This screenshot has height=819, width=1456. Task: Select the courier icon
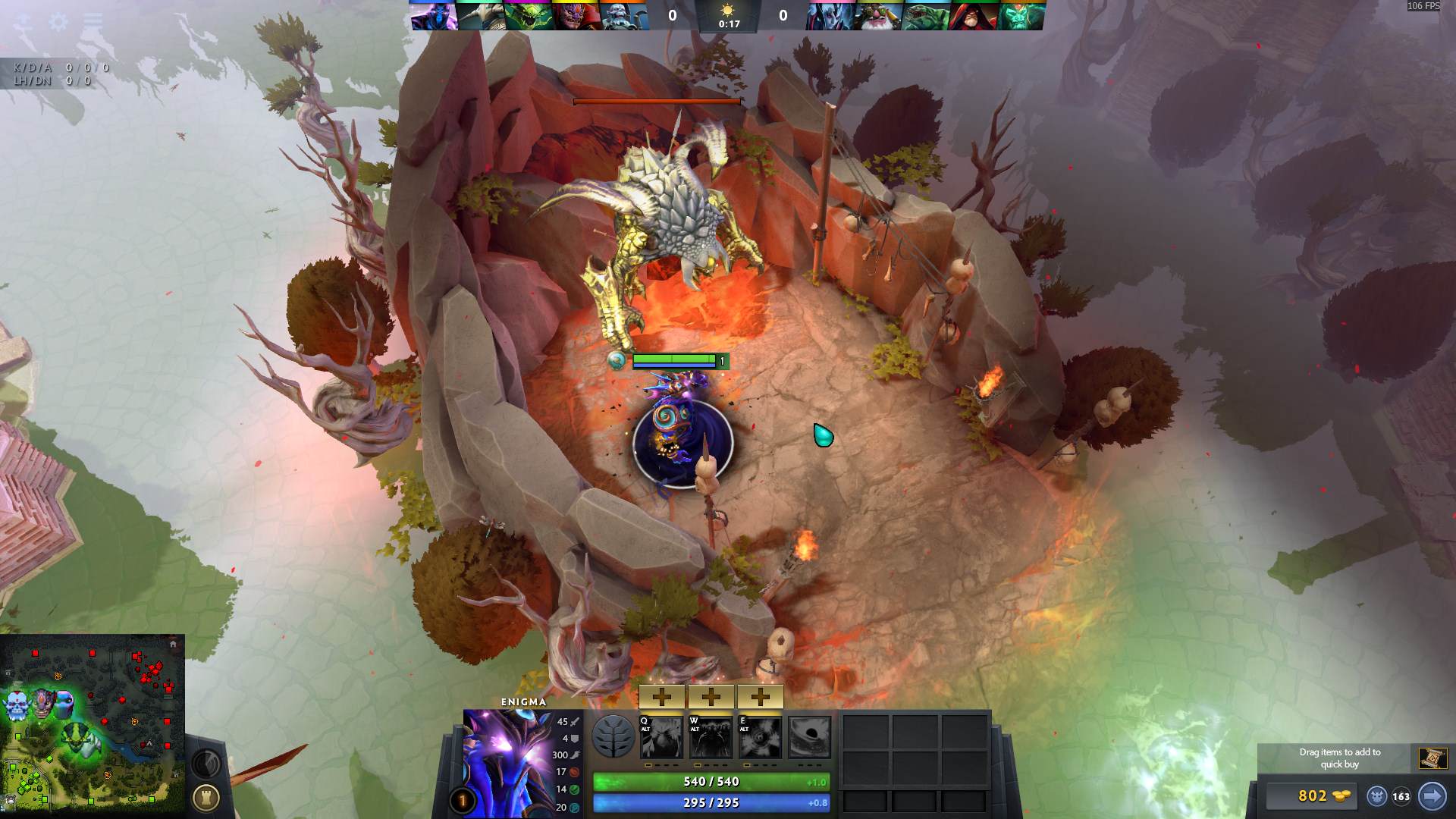click(1376, 796)
